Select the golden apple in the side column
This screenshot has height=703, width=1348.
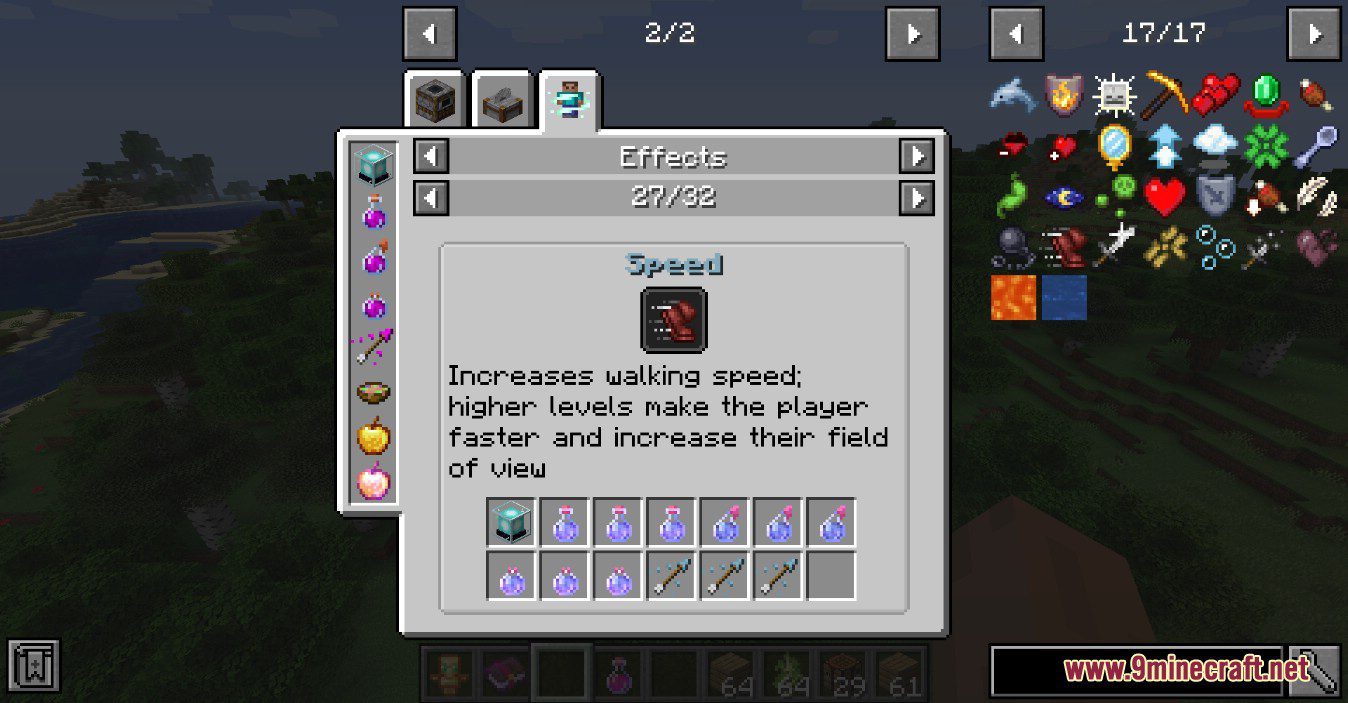point(374,436)
